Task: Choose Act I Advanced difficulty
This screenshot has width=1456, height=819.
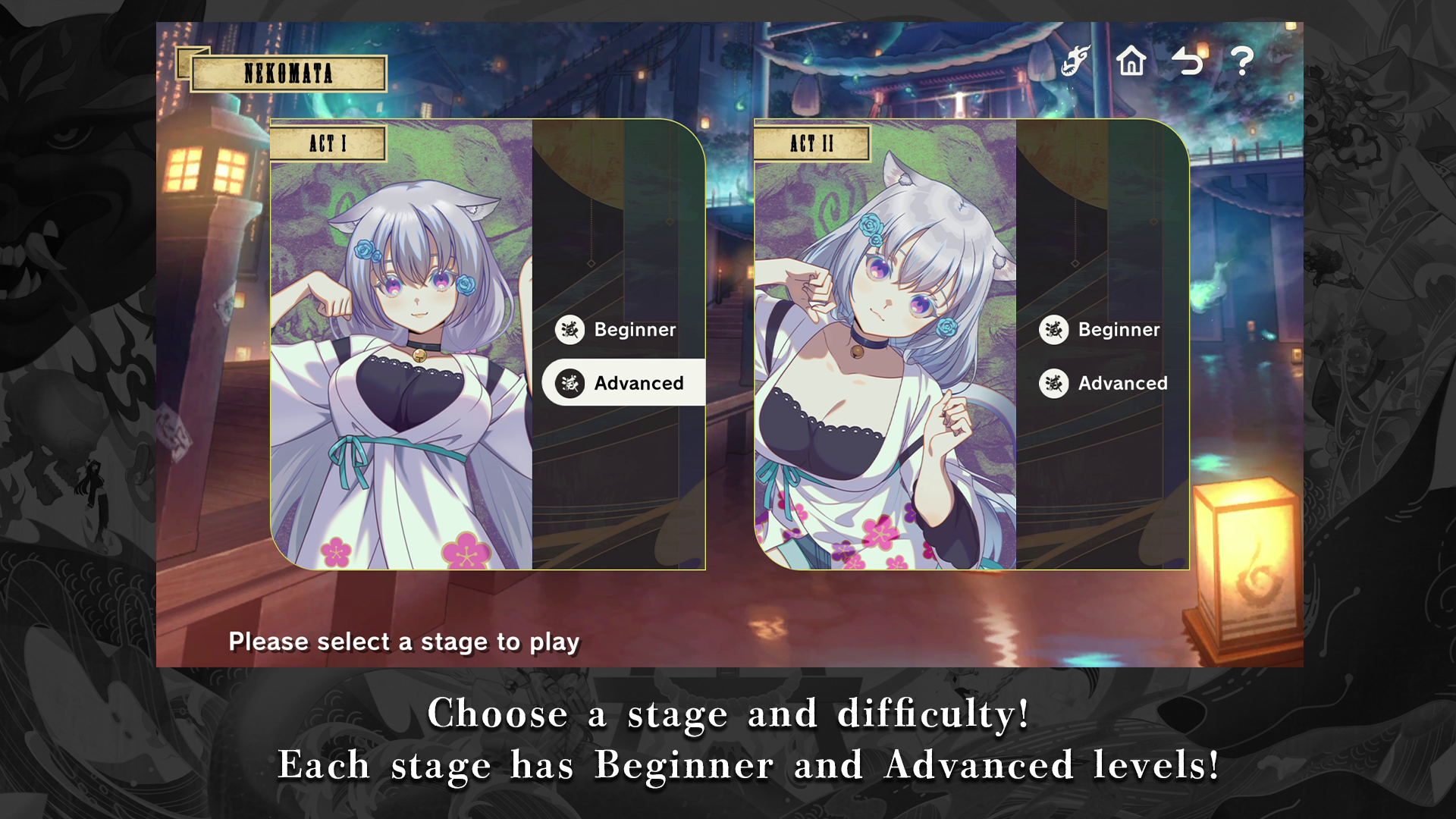Action: point(623,383)
